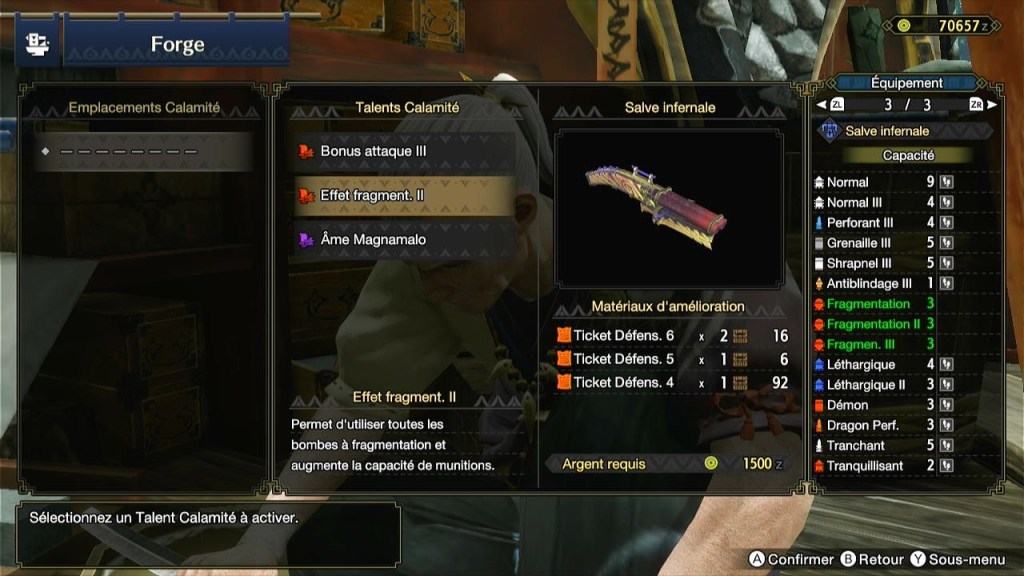This screenshot has height=576, width=1024.
Task: Click the Ticket Défens. 6 material row
Action: click(670, 336)
